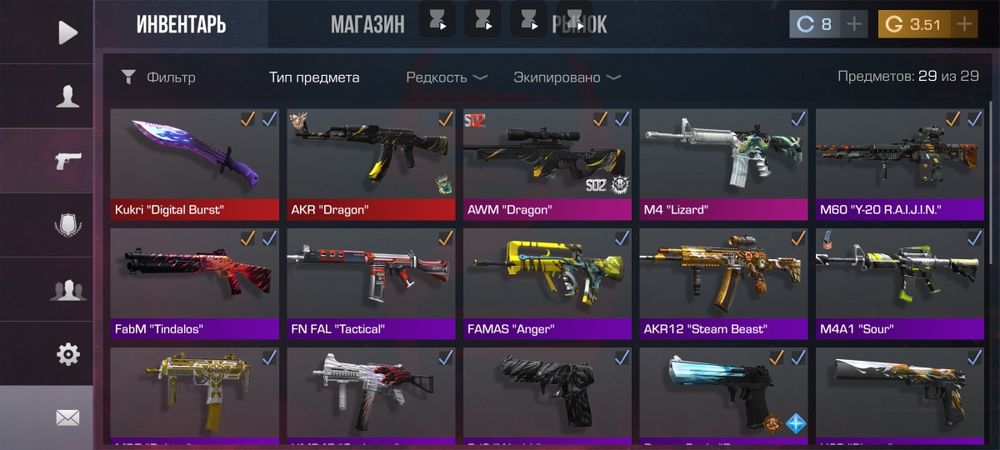The width and height of the screenshot is (1000, 450).
Task: Select the AKR "Dragon" rifle
Action: (x=370, y=164)
